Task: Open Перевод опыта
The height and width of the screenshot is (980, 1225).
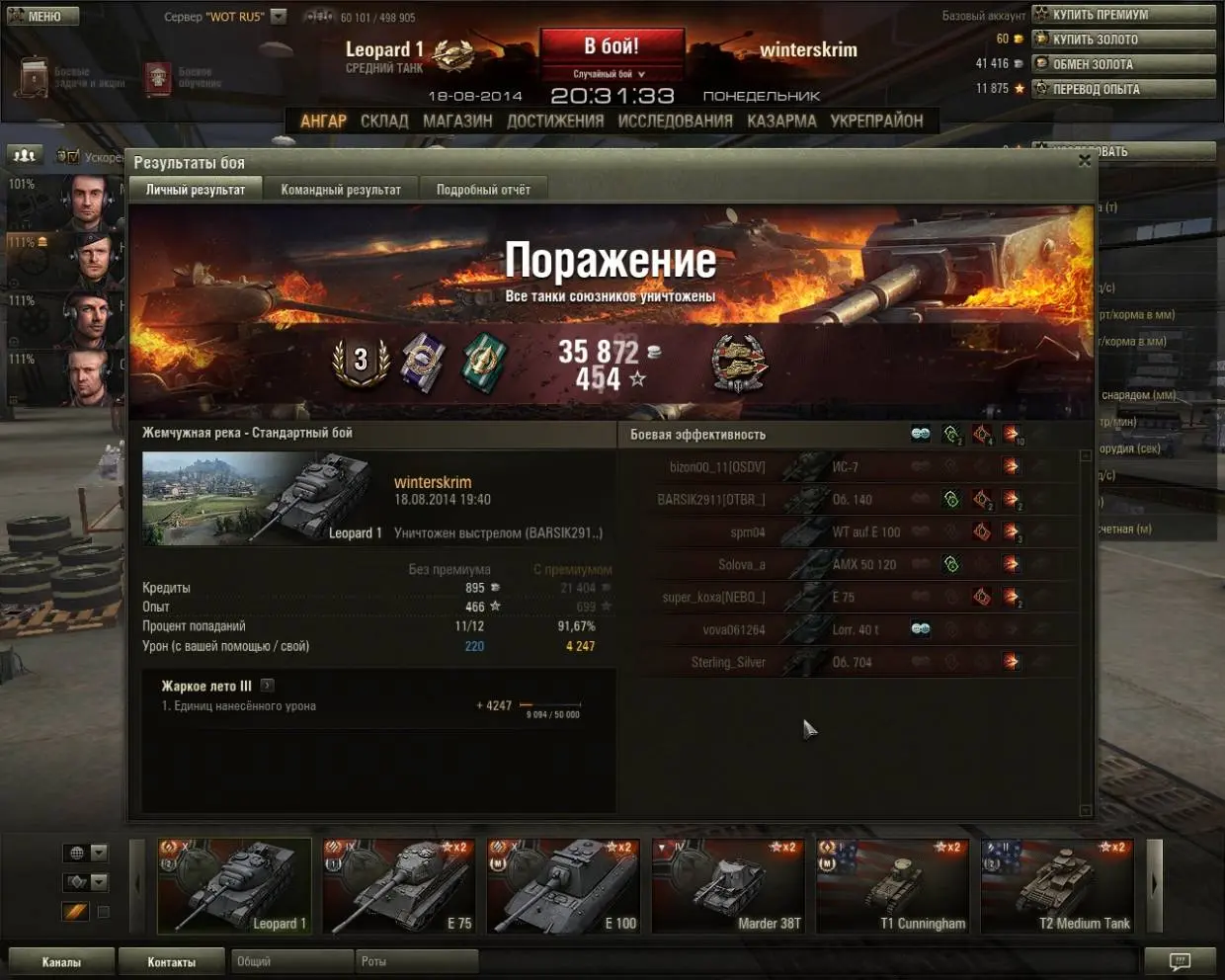Action: click(x=1123, y=89)
